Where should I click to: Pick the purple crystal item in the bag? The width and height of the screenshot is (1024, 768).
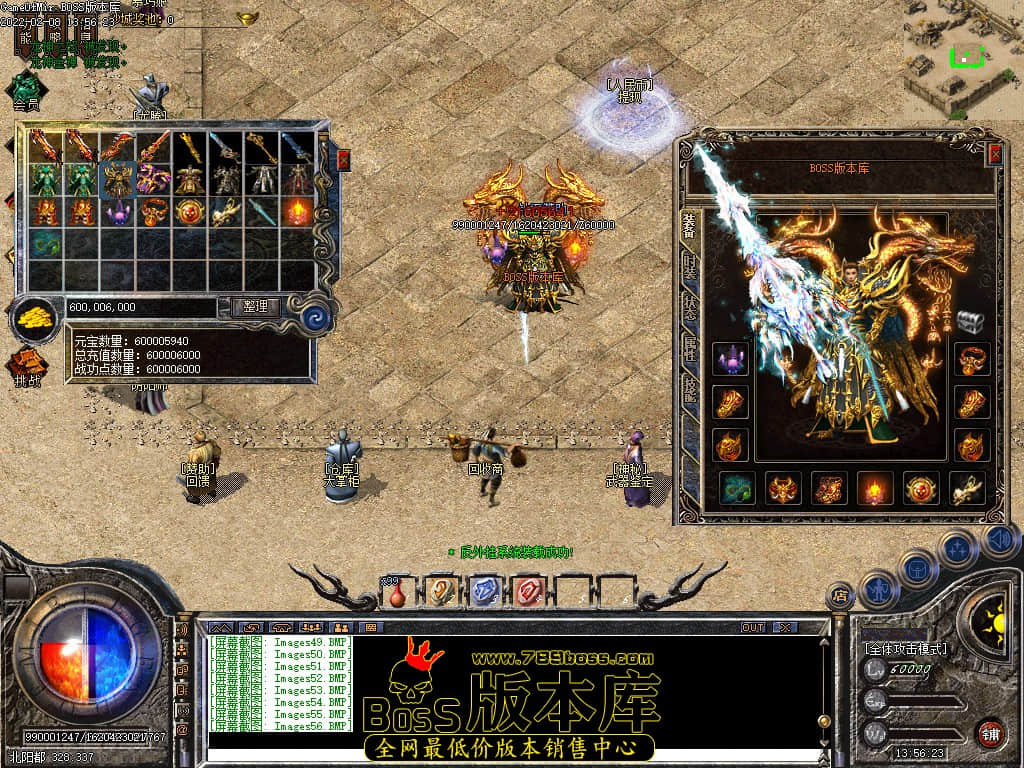pos(118,211)
